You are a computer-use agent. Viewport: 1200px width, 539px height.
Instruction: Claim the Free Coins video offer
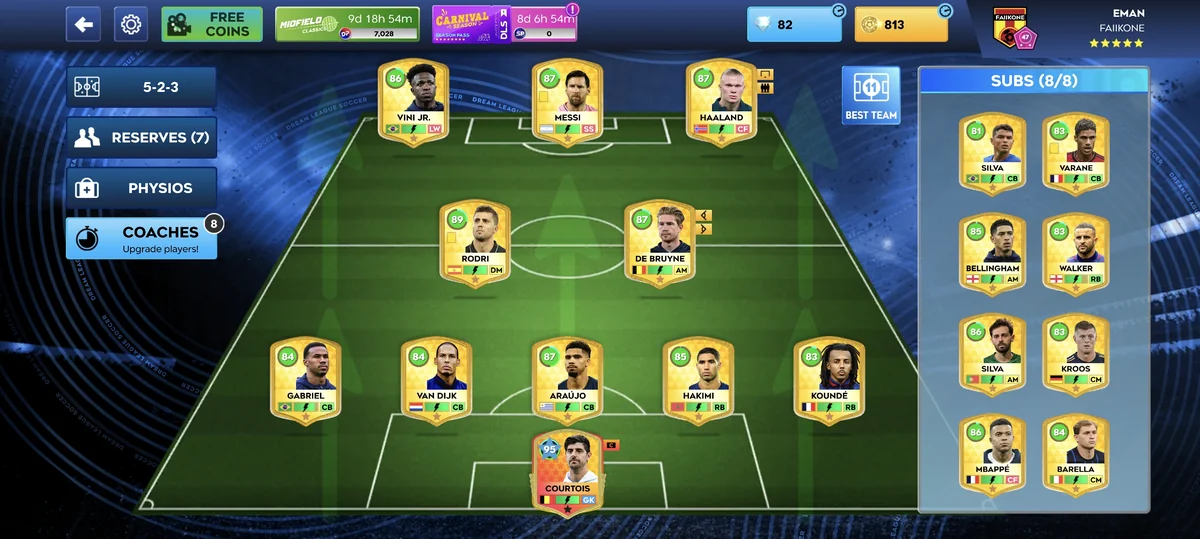[212, 24]
